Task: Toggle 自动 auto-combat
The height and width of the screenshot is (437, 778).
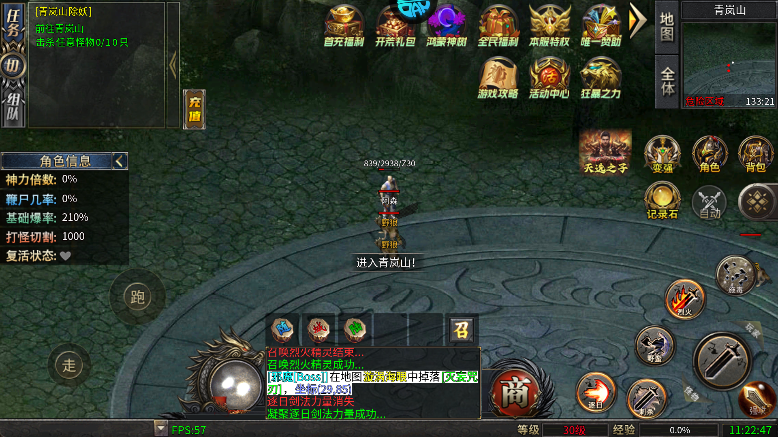Action: point(710,203)
